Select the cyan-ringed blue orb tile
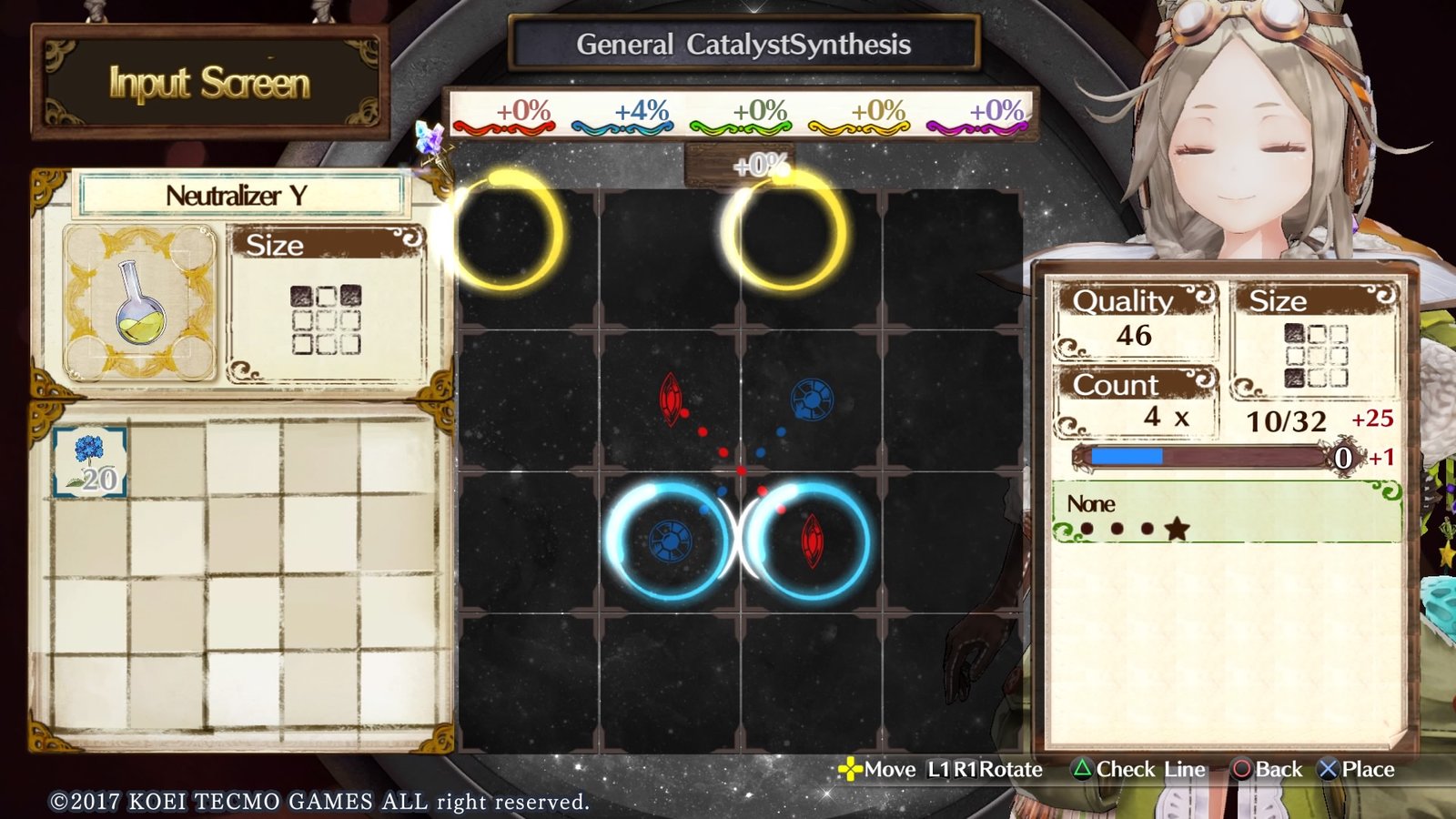This screenshot has width=1456, height=819. click(669, 541)
